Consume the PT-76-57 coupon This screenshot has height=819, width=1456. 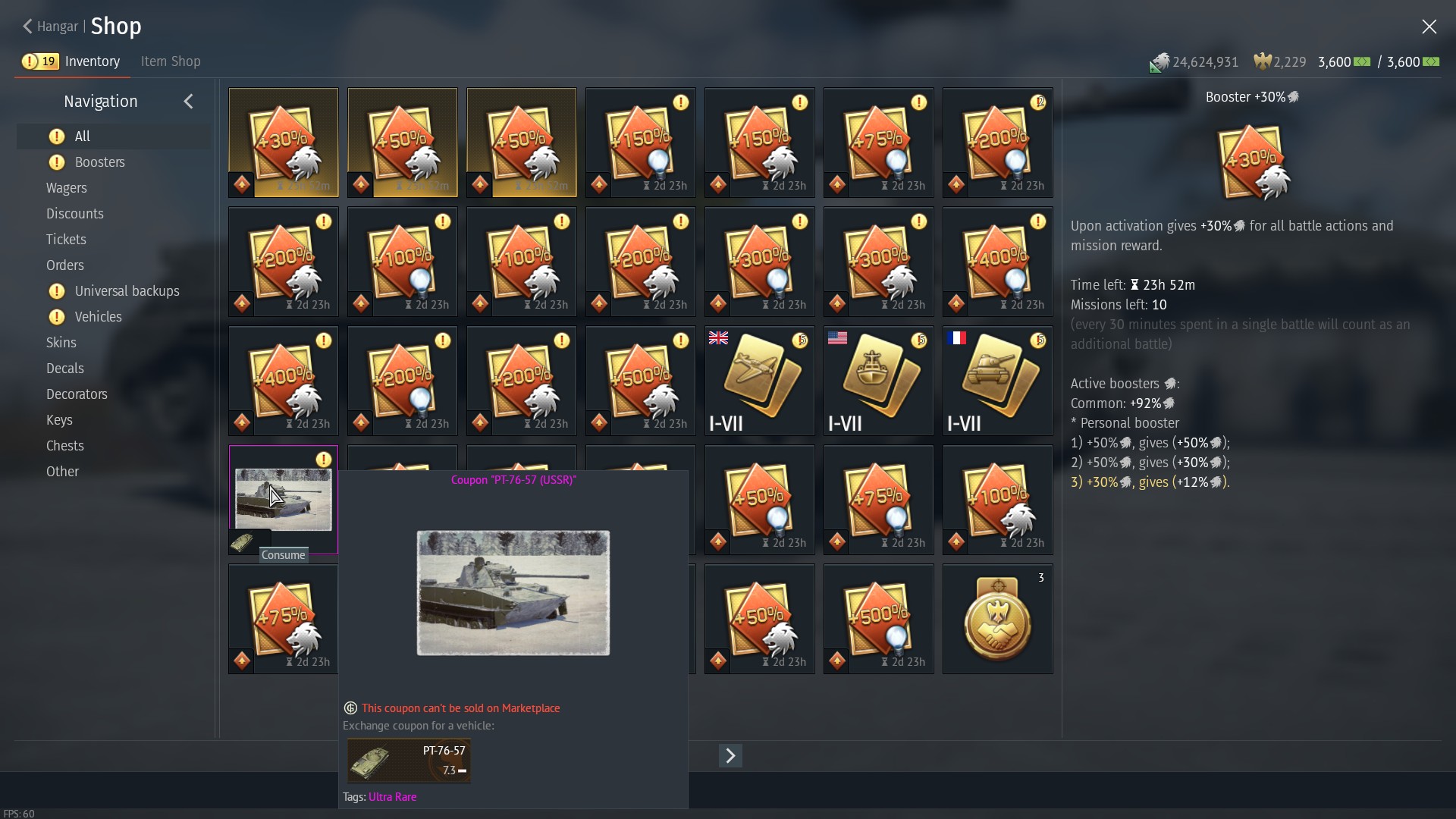tap(283, 554)
